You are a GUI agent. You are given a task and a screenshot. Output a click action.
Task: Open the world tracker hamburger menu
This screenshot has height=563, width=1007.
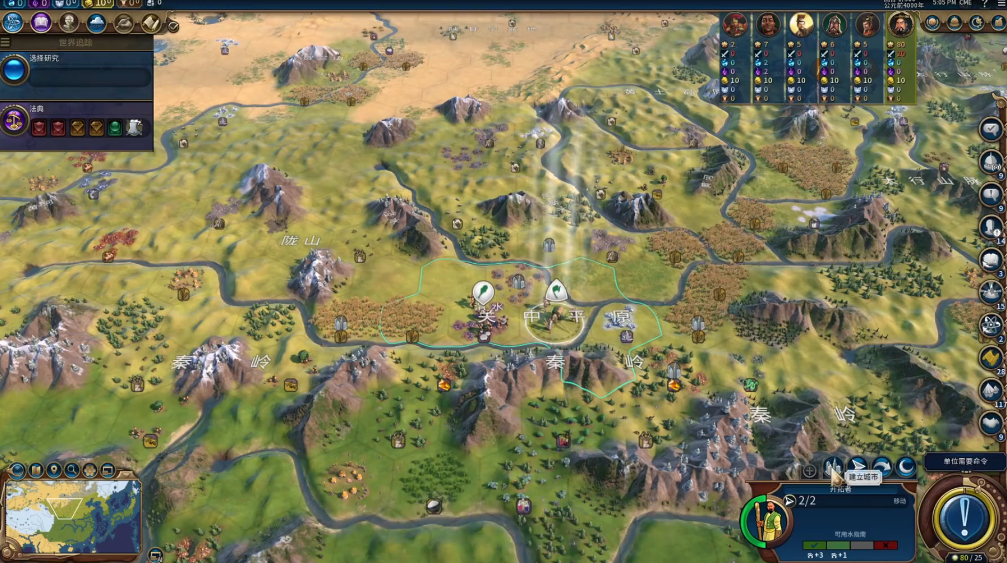5,43
